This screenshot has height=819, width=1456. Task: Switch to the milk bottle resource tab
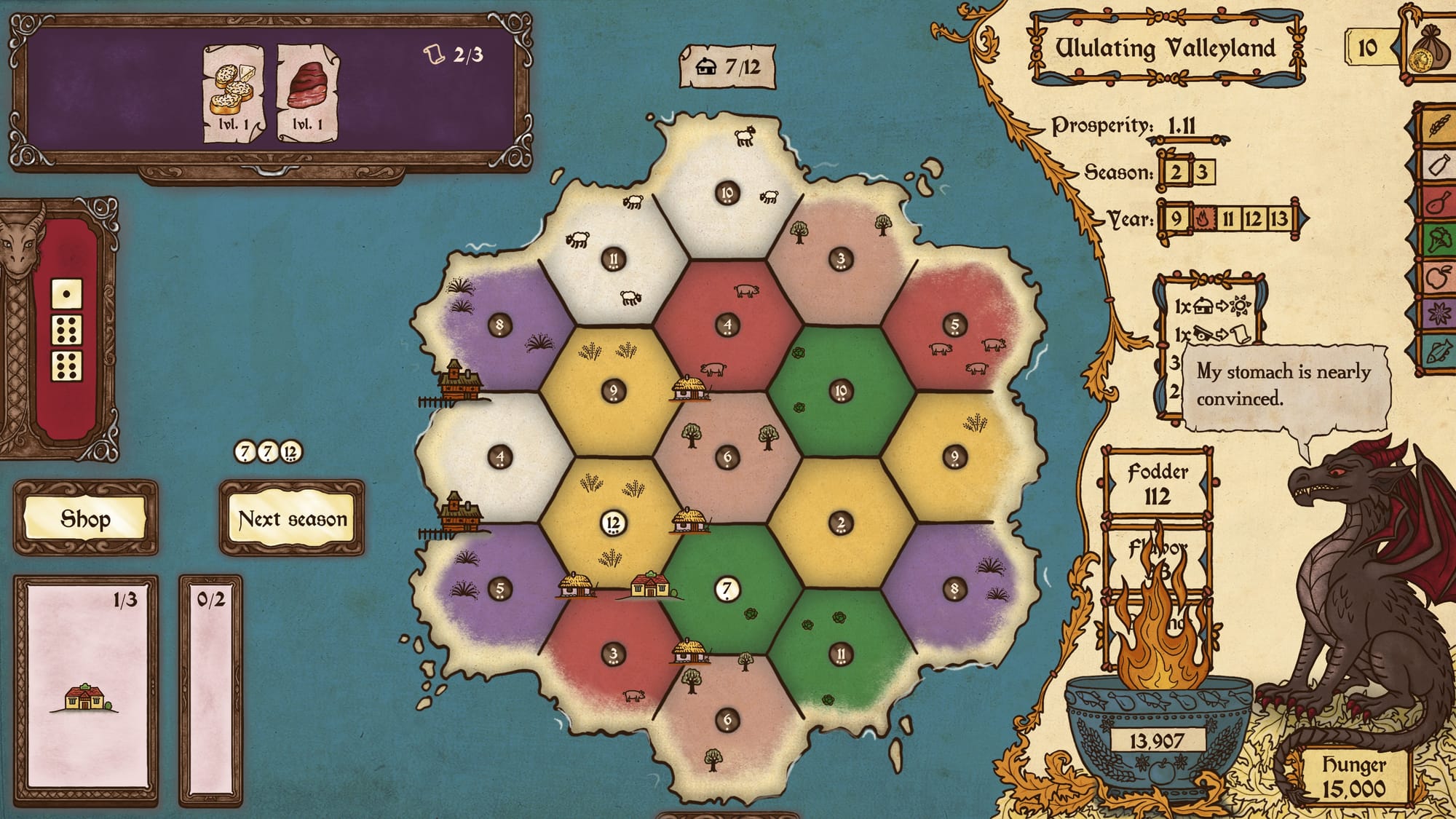1437,165
